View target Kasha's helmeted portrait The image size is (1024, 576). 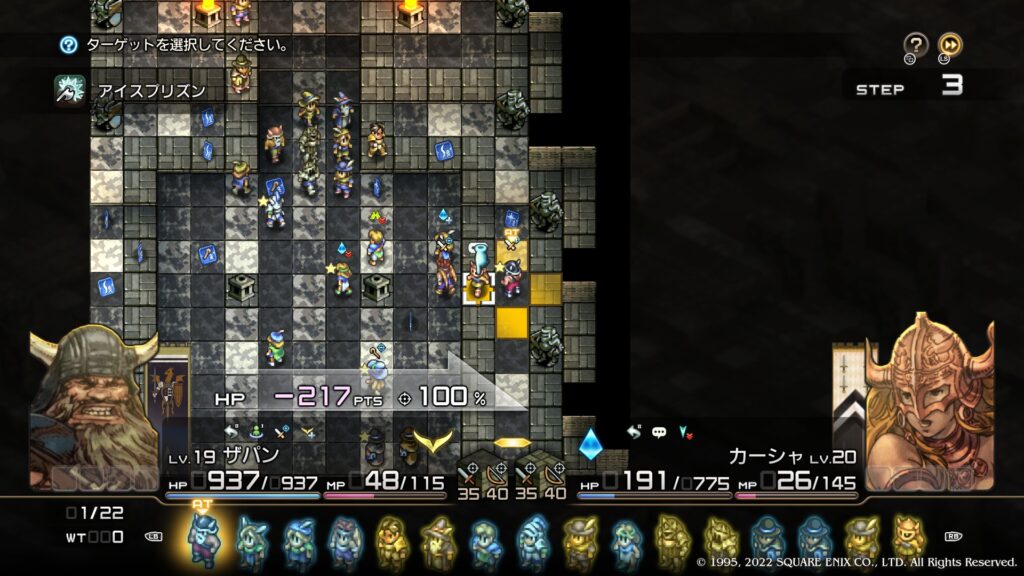pyautogui.click(x=927, y=400)
